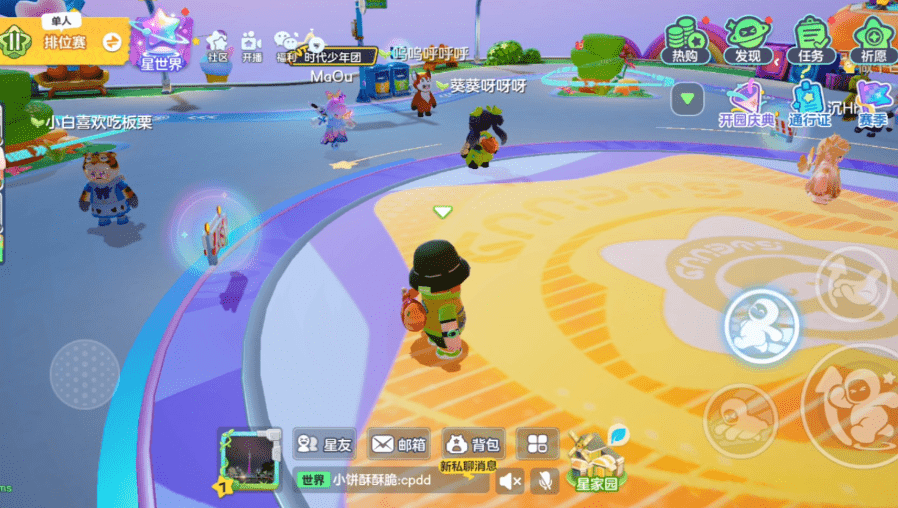Collapse the icons with the green arrow
Screen dimensions: 898x508
point(687,99)
